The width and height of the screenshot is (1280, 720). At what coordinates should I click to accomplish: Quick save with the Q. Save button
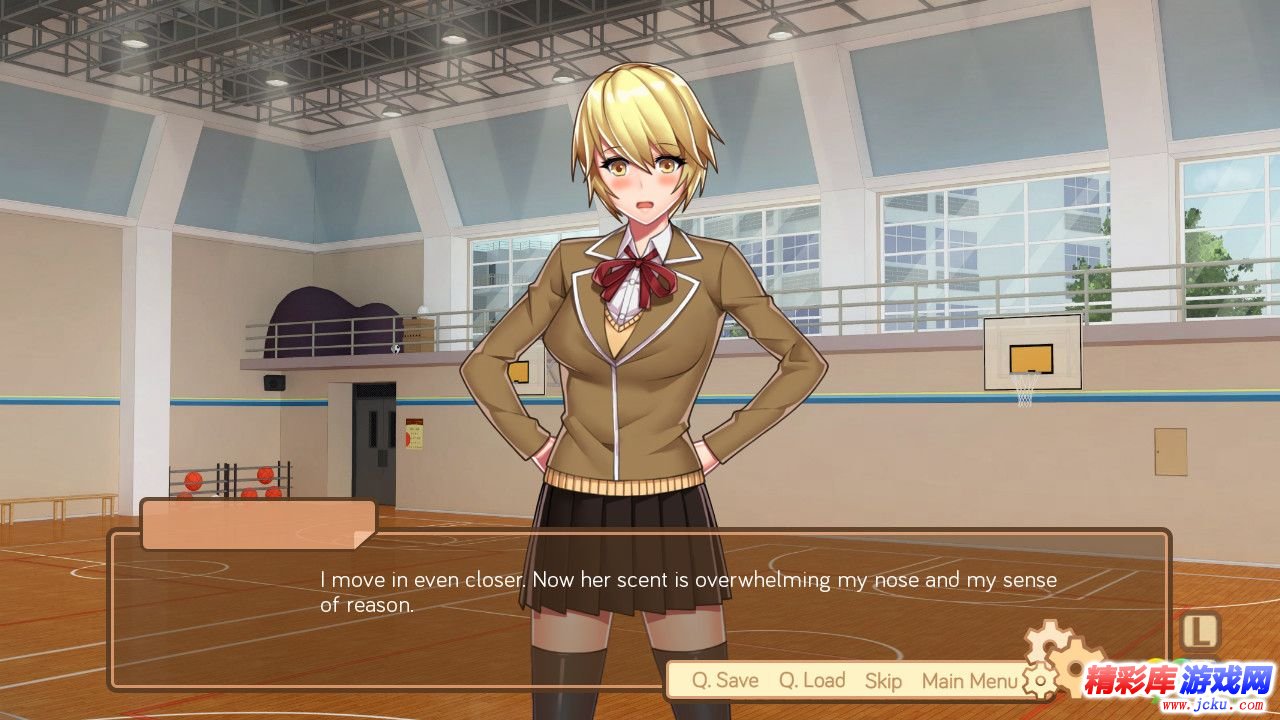(725, 681)
